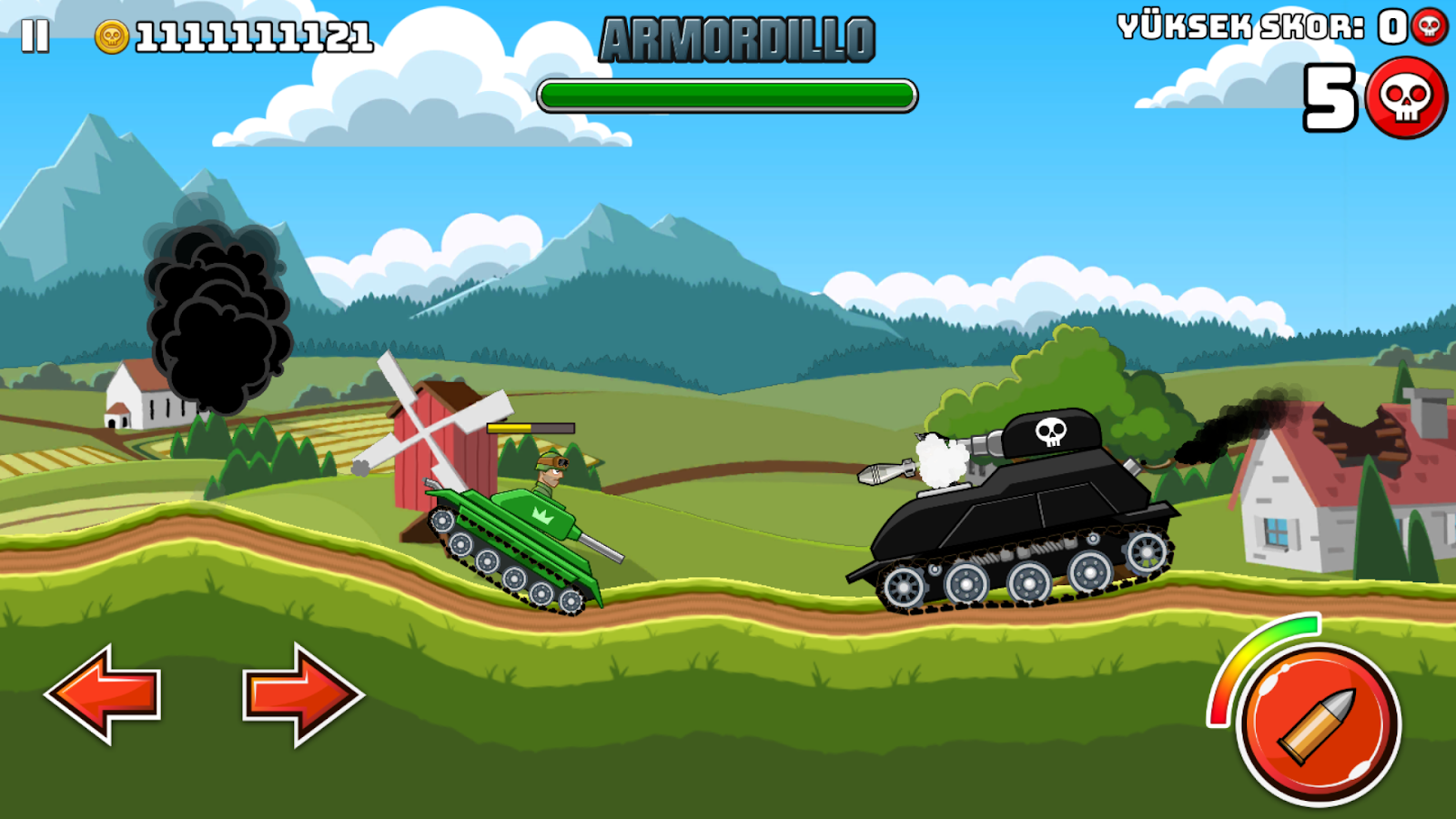
Task: Click the green boss health bar
Action: point(728,91)
